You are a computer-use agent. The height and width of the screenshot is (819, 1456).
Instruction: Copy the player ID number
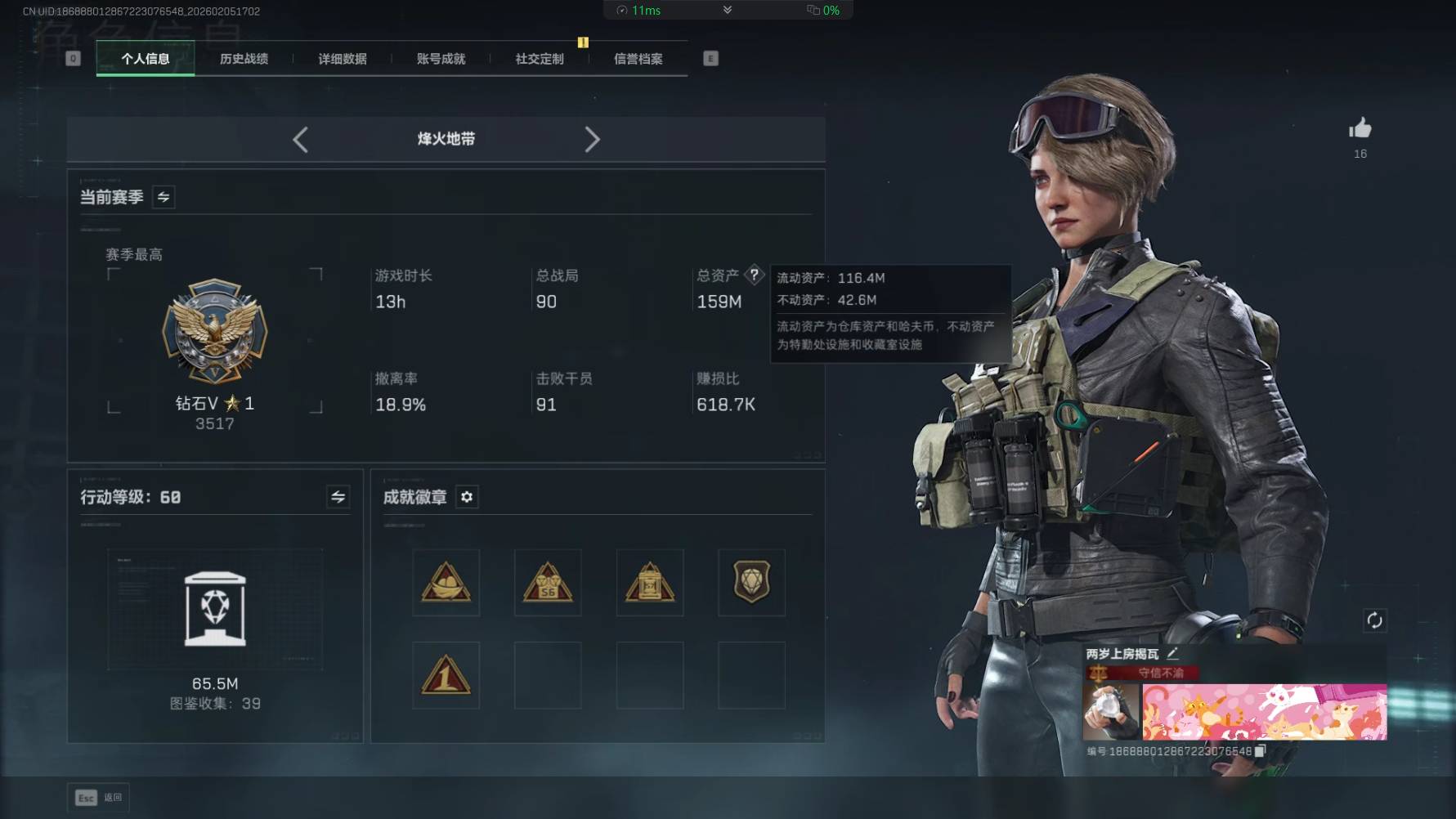1260,750
